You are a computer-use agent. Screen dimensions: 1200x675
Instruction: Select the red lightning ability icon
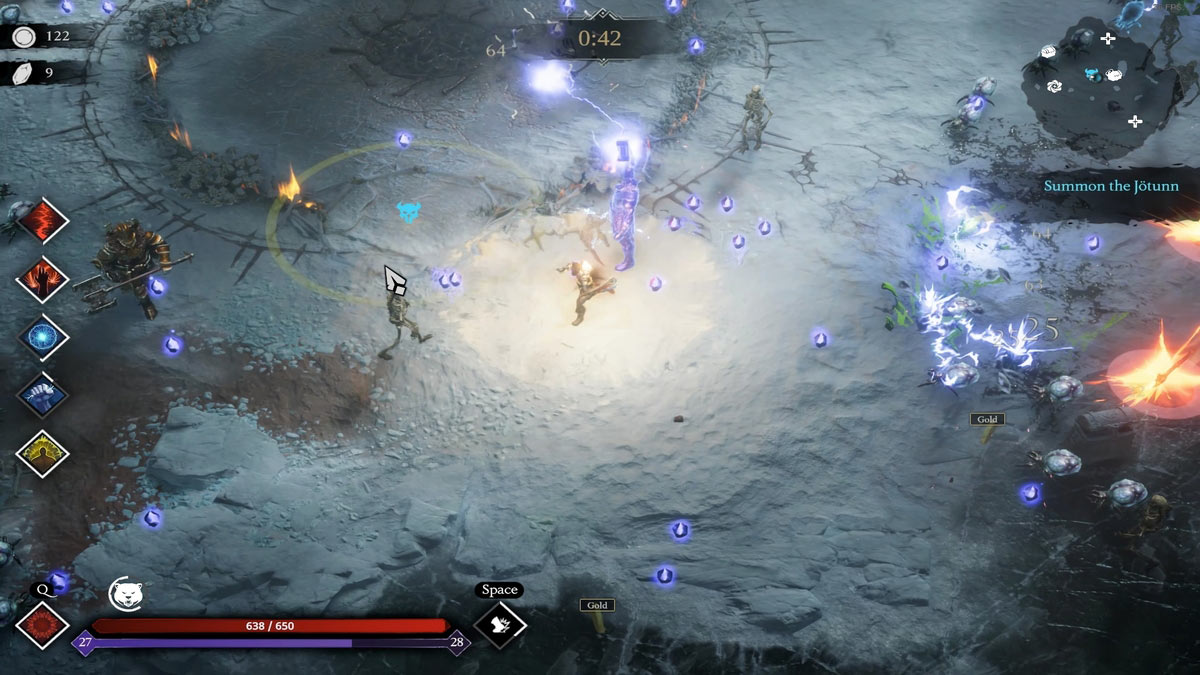tap(42, 221)
